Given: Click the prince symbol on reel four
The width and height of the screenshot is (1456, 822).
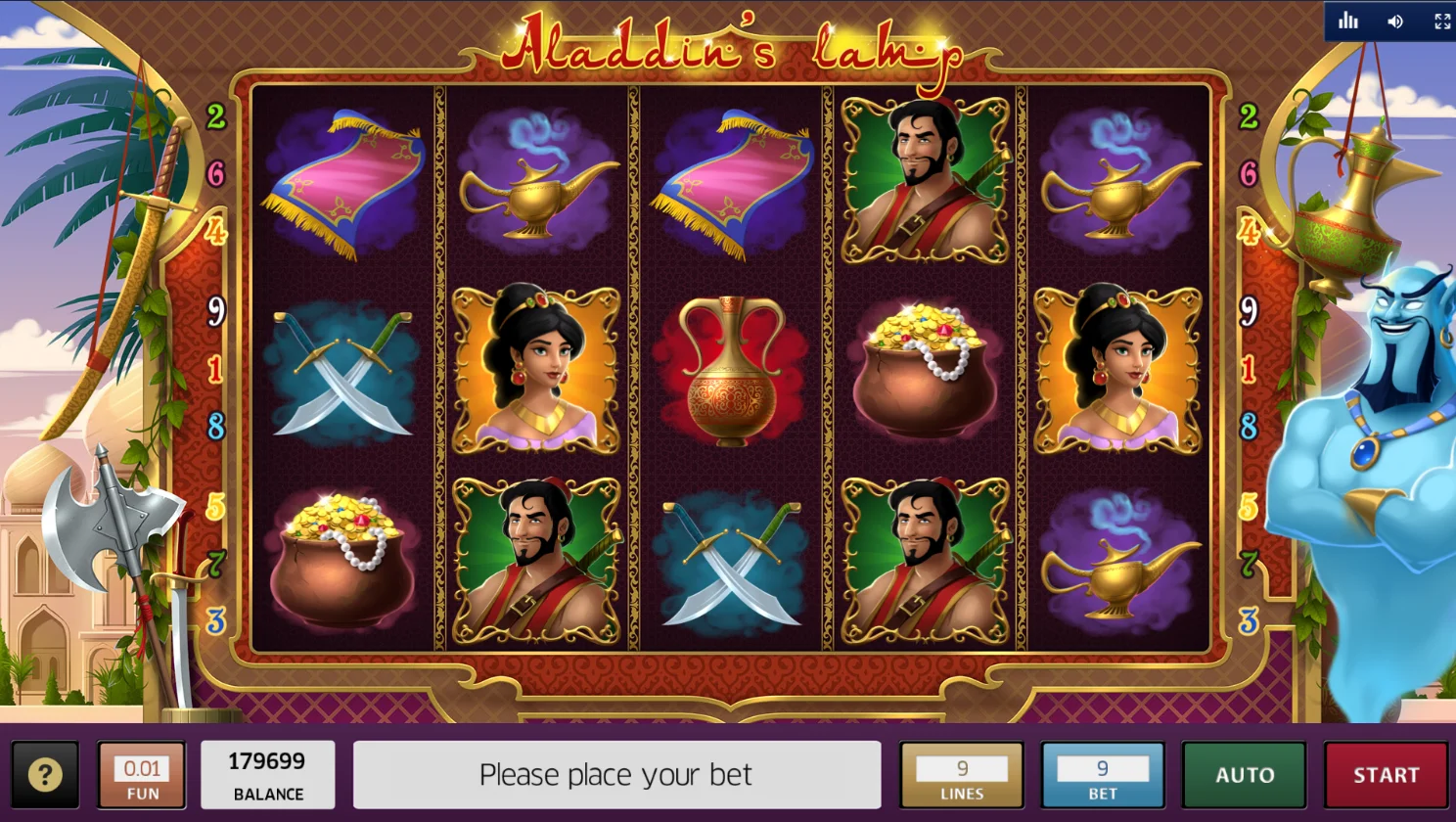Looking at the screenshot, I should (x=926, y=181).
